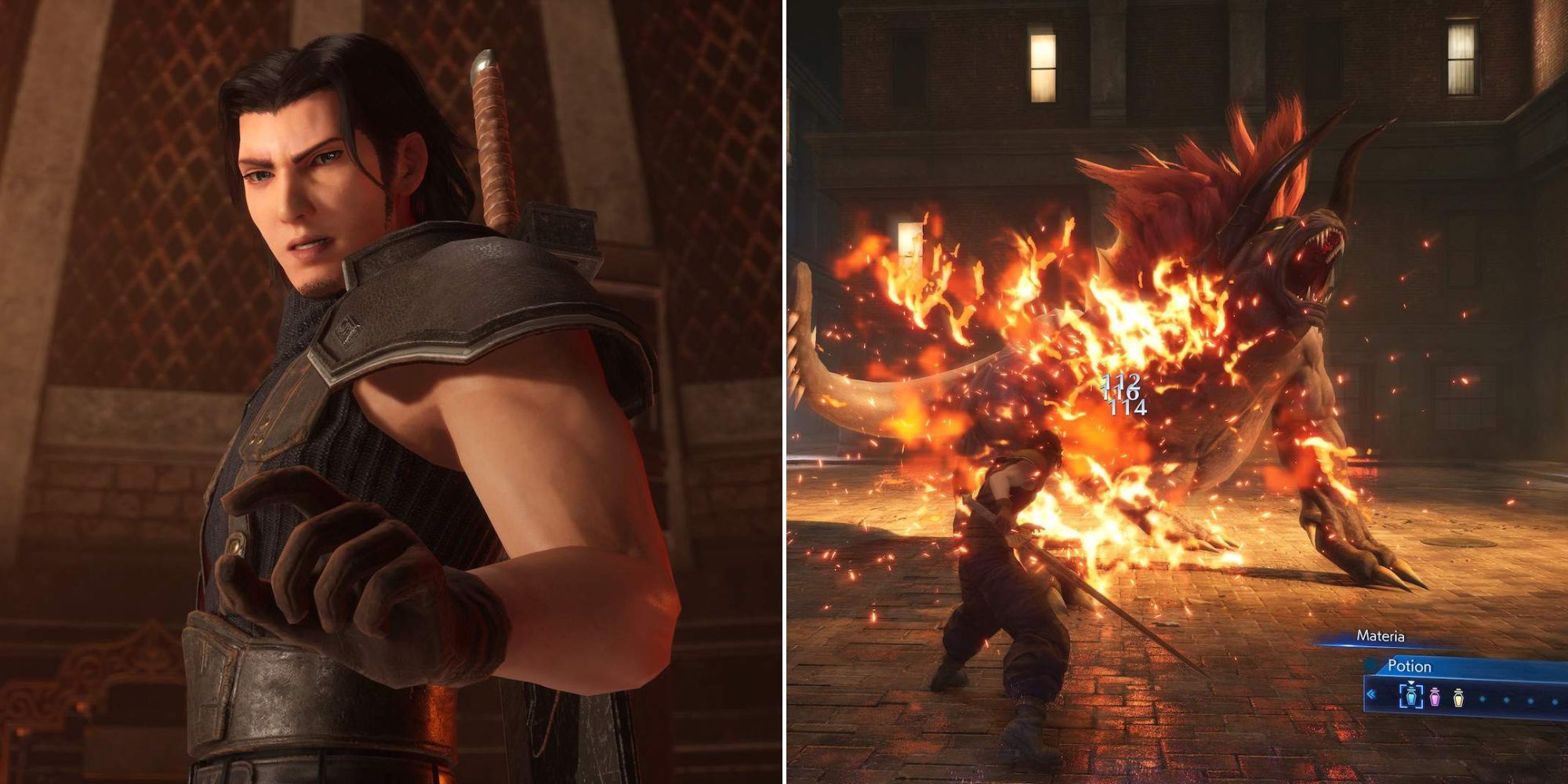Viewport: 1568px width, 784px height.
Task: Click the left double-chevron to scroll the item bar
Action: pyautogui.click(x=1371, y=696)
